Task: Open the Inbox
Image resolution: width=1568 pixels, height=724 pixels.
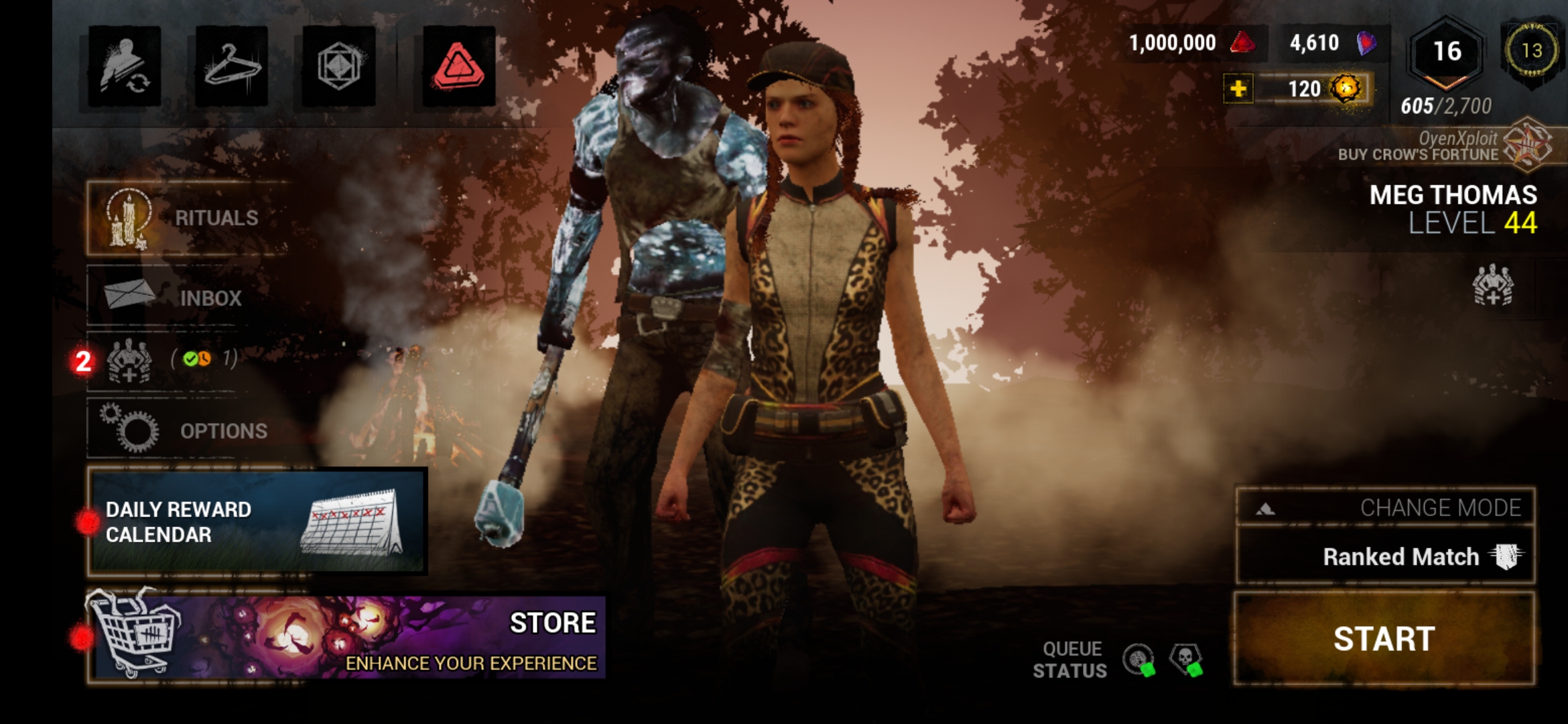Action: (174, 296)
